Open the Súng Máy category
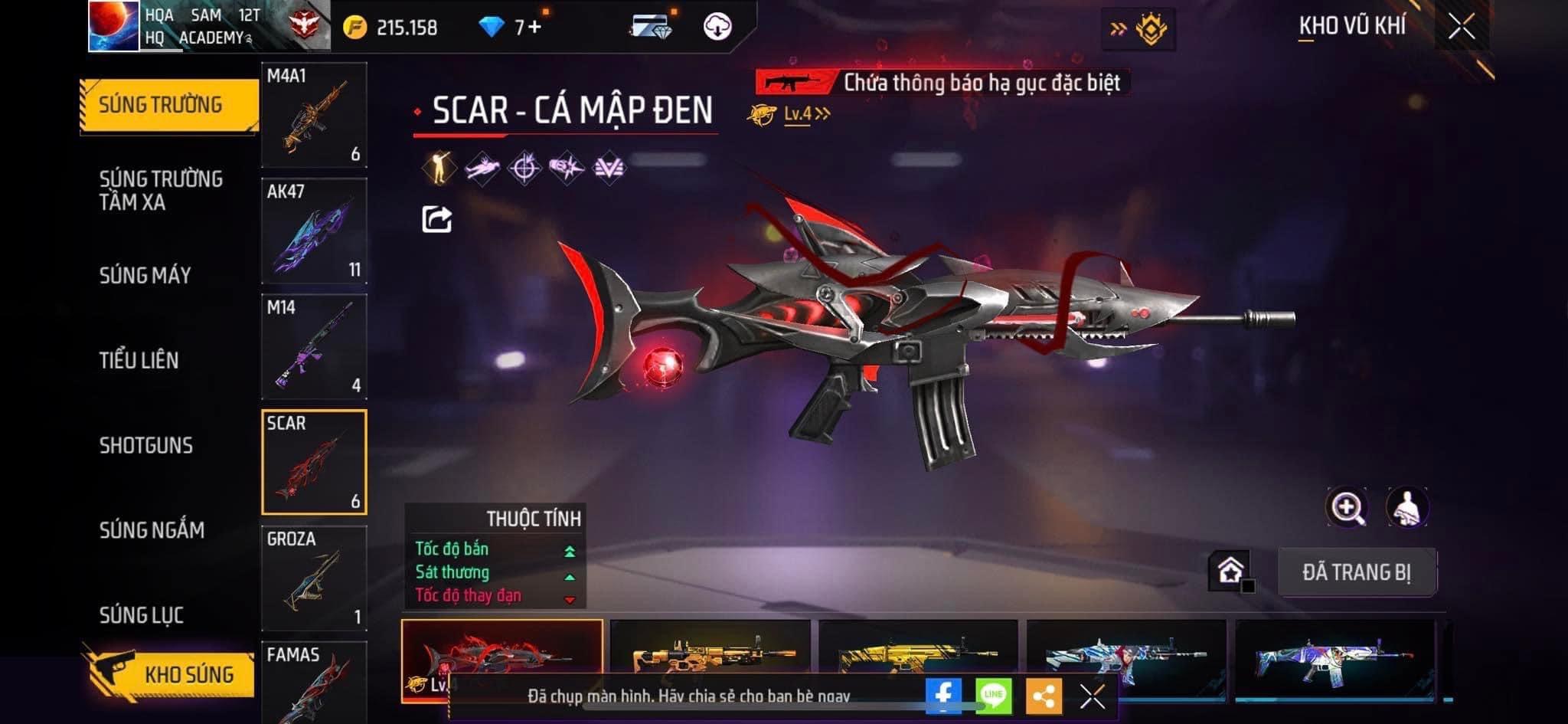 pyautogui.click(x=145, y=275)
